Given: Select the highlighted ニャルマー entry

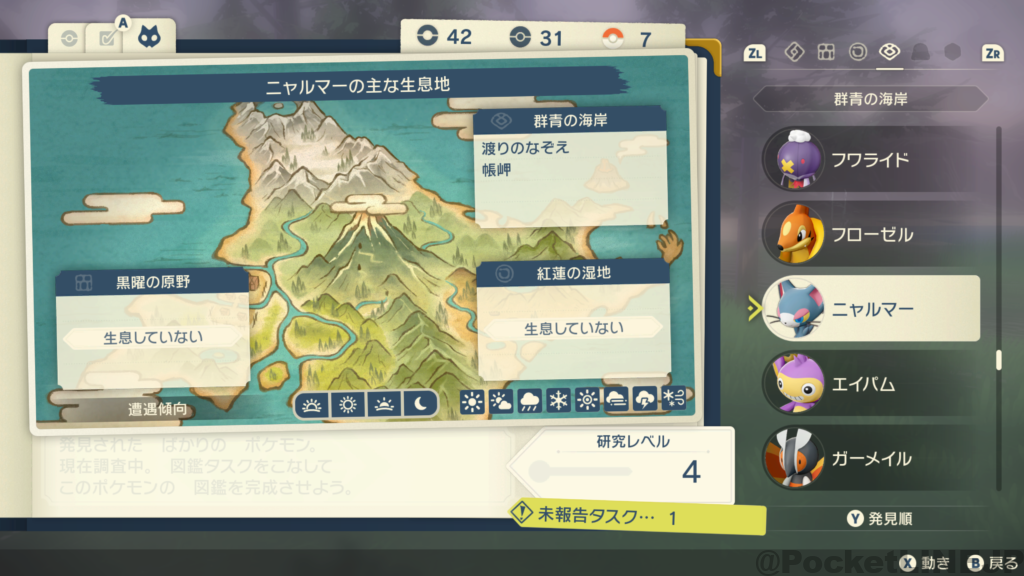Looking at the screenshot, I should (869, 309).
